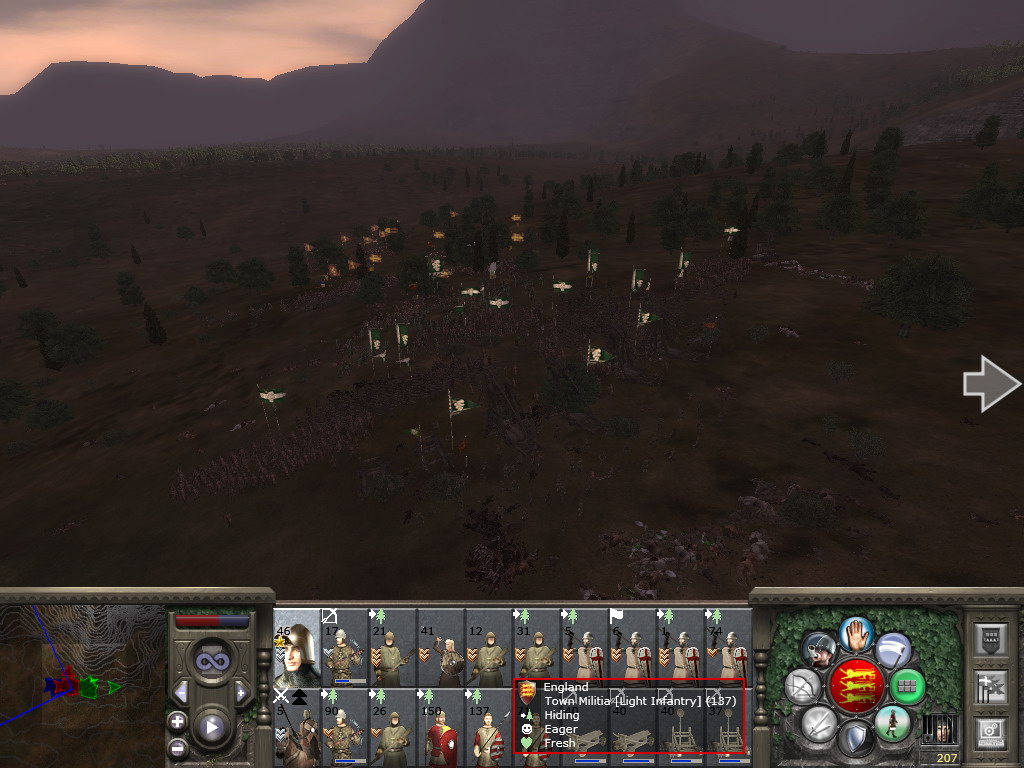Screen dimensions: 1024x768
Task: Click the crossed swords melee button
Action: [x=818, y=723]
